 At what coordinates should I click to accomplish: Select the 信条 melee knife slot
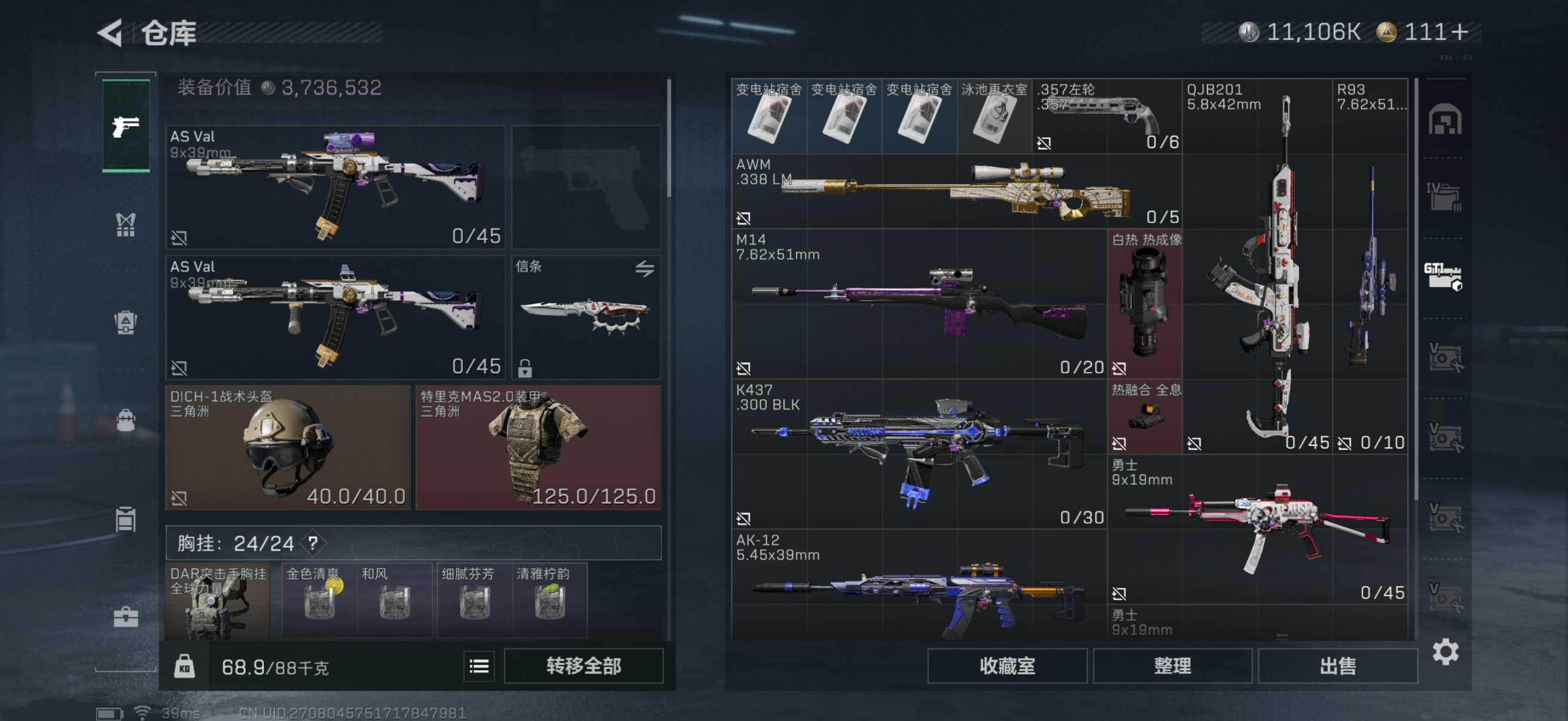click(585, 317)
